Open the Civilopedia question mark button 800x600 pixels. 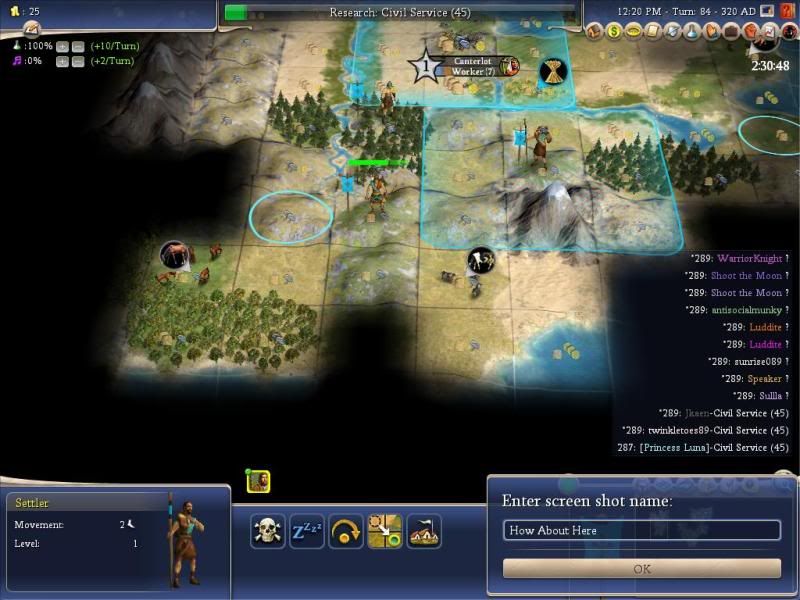pyautogui.click(x=787, y=12)
